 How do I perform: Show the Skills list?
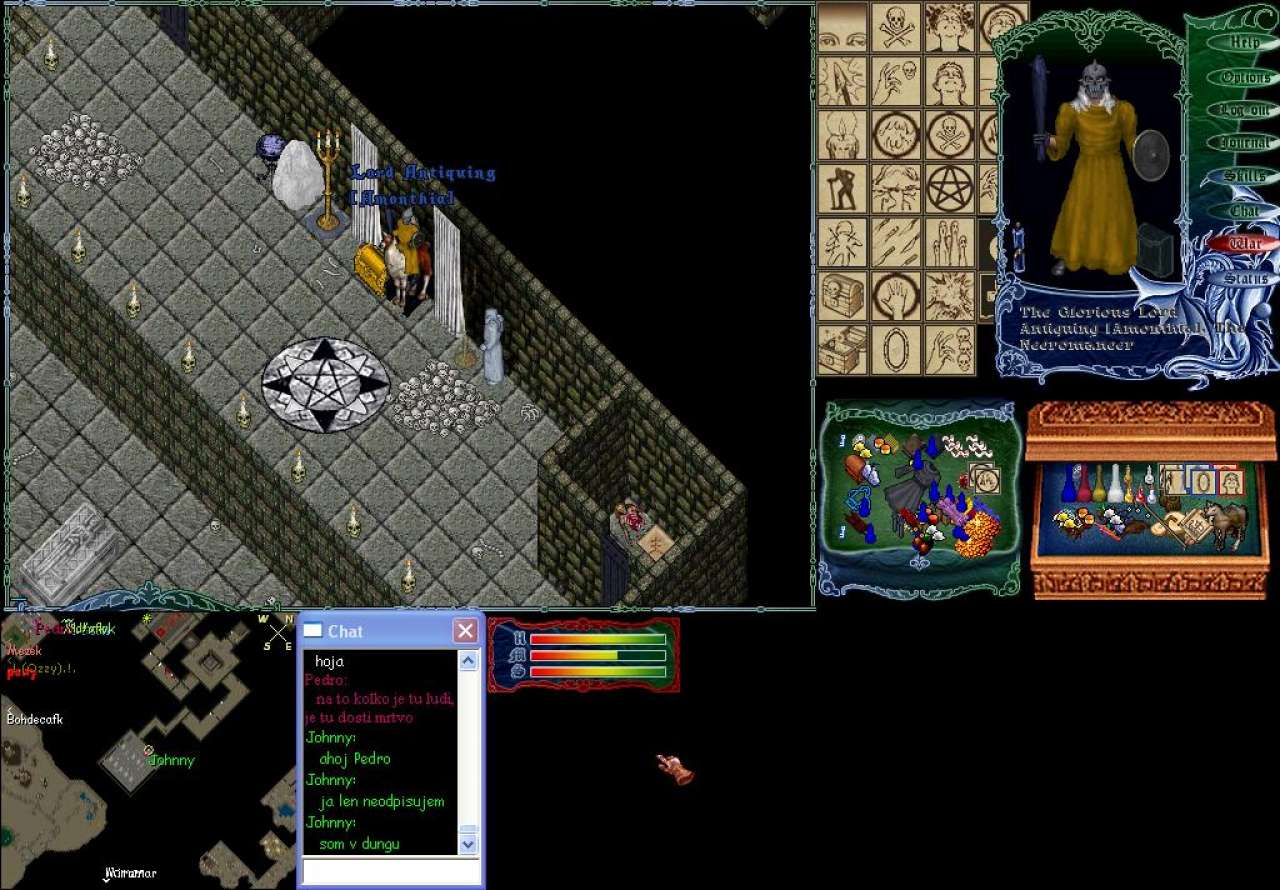coord(1245,177)
